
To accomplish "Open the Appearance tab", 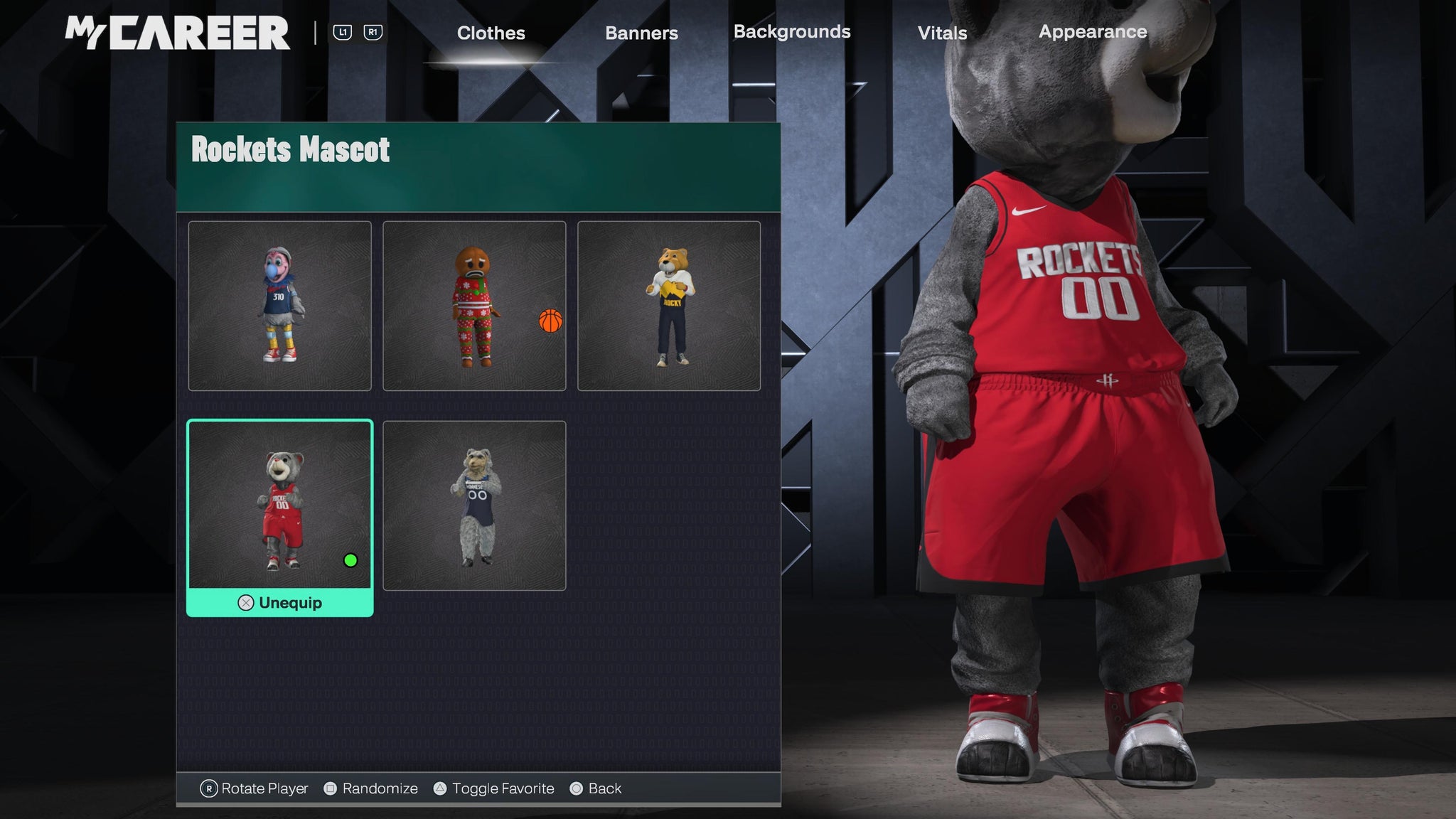I will pos(1093,32).
